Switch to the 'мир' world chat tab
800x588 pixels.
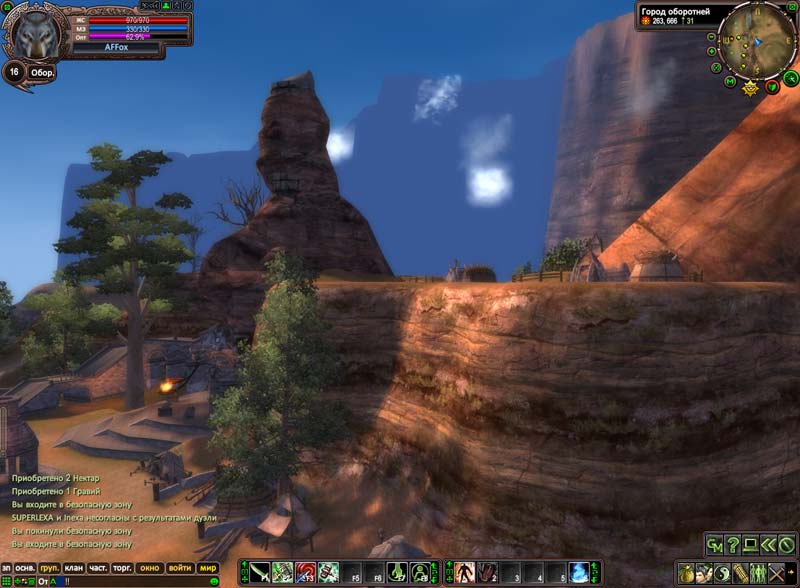click(x=208, y=568)
